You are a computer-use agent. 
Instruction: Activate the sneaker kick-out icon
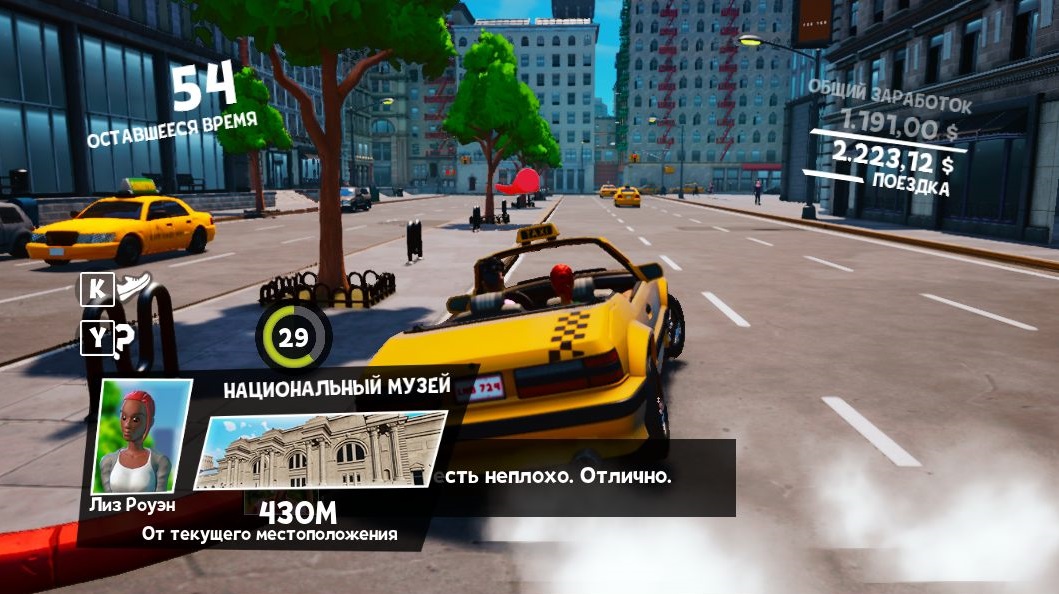[x=134, y=288]
